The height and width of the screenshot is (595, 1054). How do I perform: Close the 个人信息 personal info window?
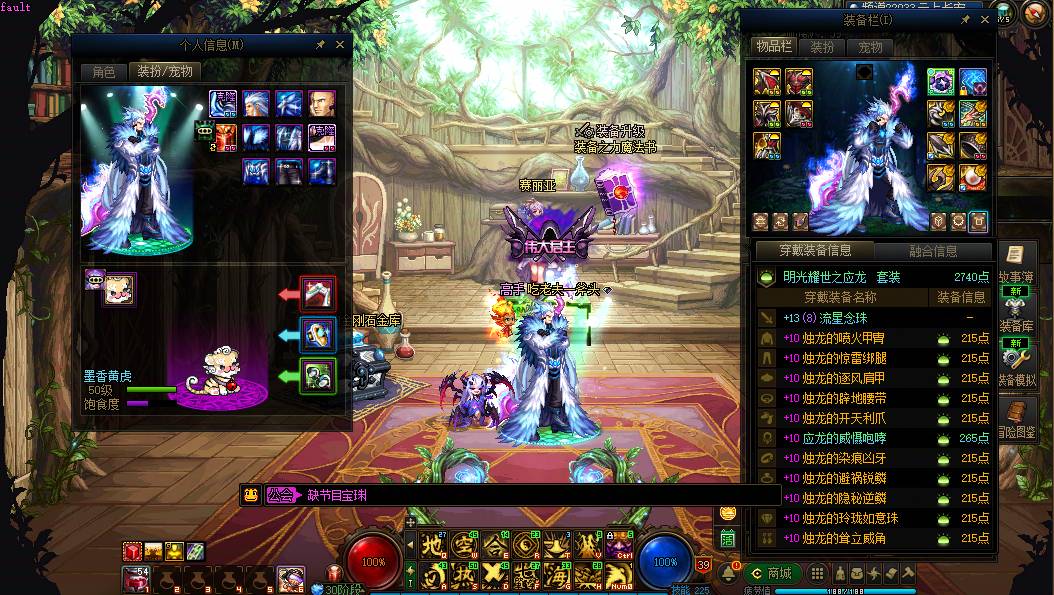pos(340,45)
